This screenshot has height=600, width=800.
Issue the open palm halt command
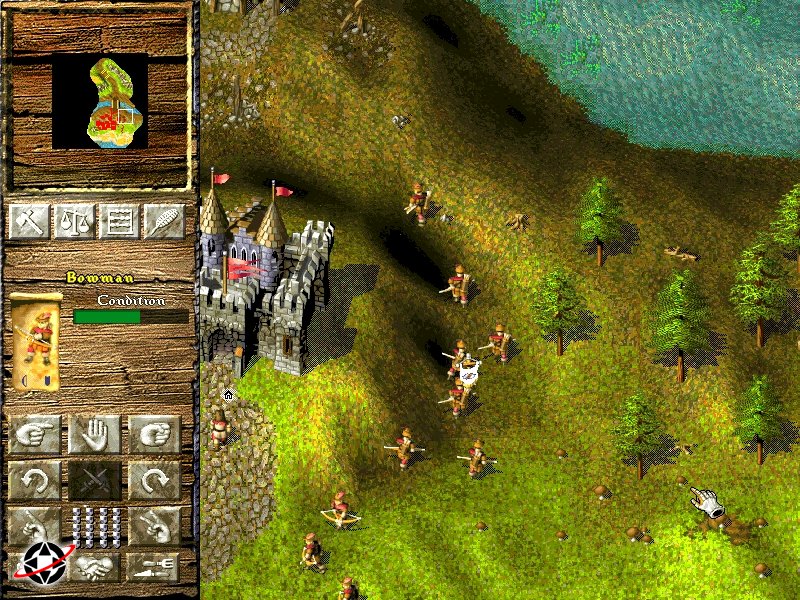coord(95,434)
